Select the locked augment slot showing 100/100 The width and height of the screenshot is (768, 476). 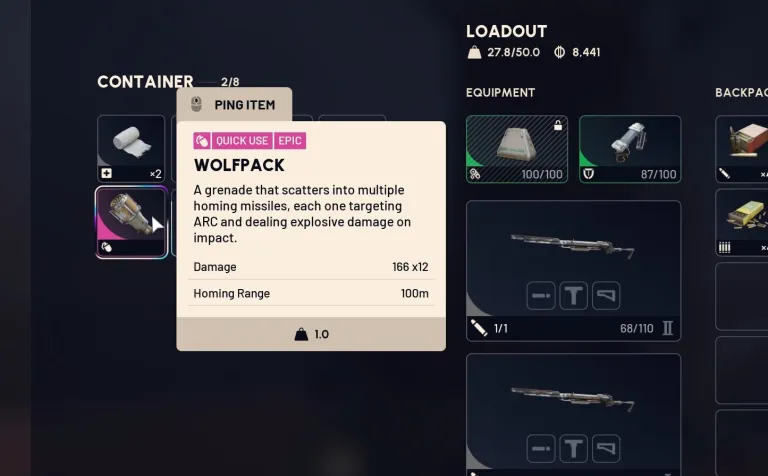[x=517, y=149]
